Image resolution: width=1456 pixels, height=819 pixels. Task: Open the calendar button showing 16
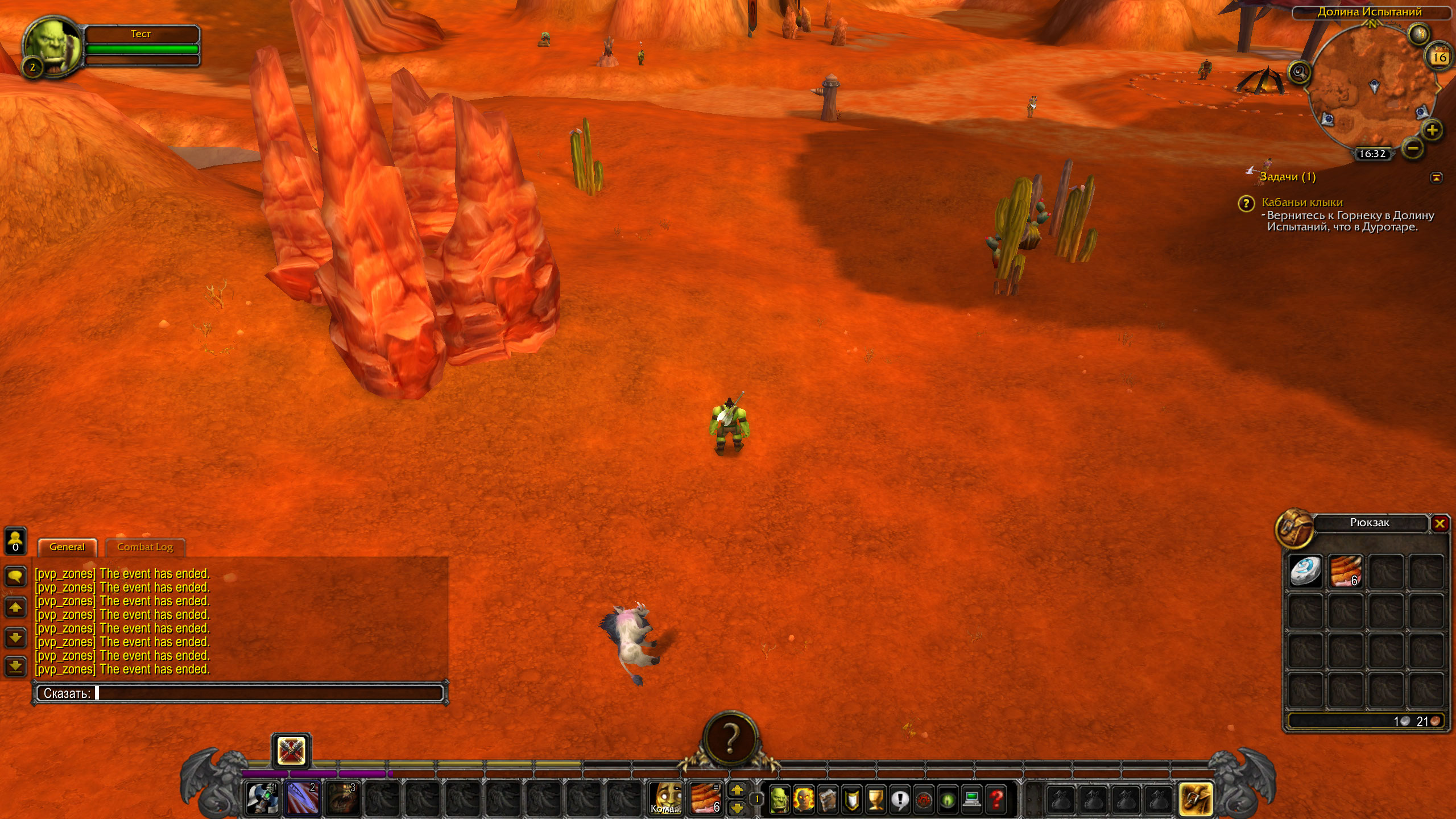pos(1439,57)
